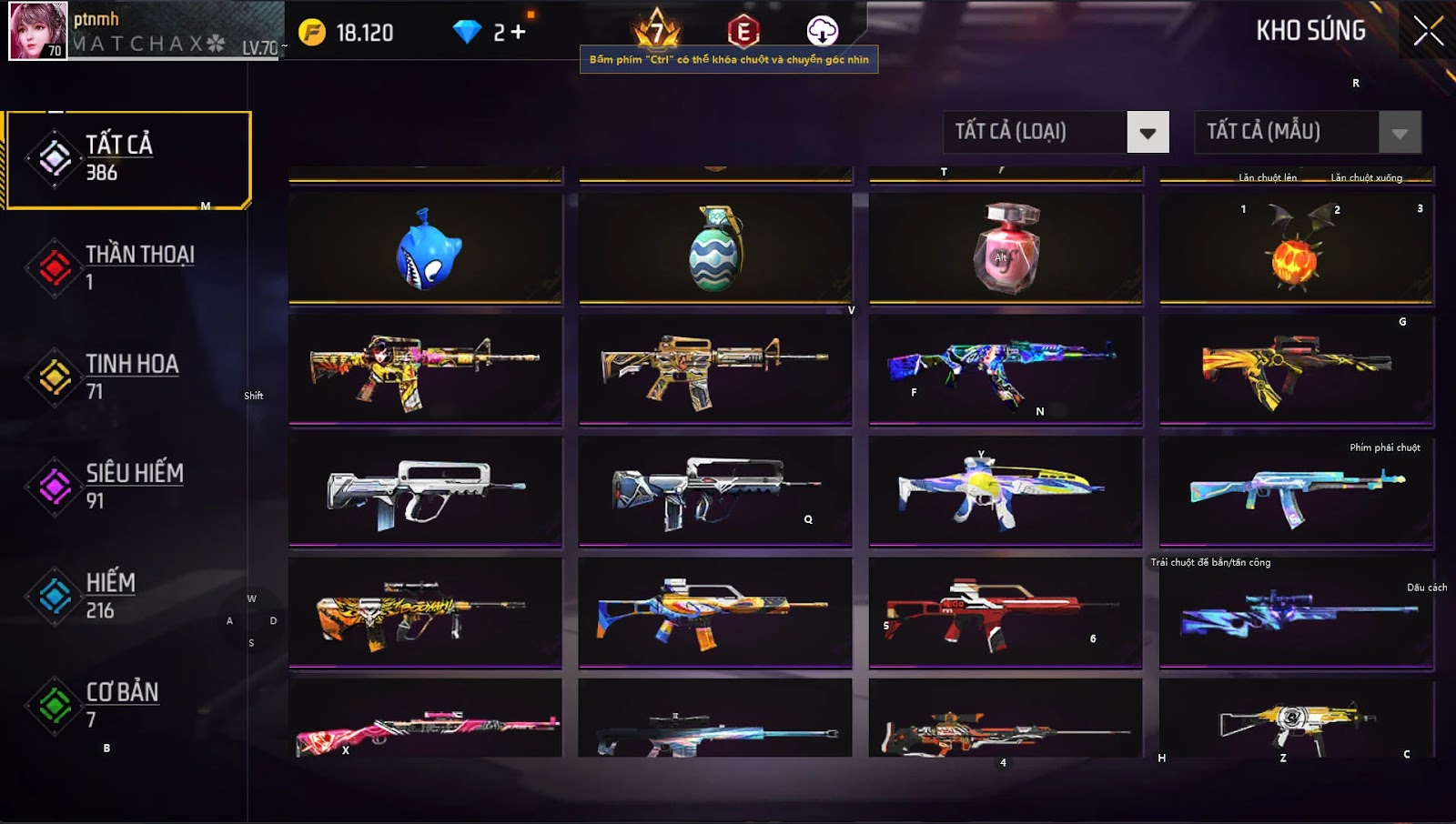This screenshot has height=824, width=1456.
Task: Choose the wave-patterned grenade skin
Action: (x=715, y=250)
